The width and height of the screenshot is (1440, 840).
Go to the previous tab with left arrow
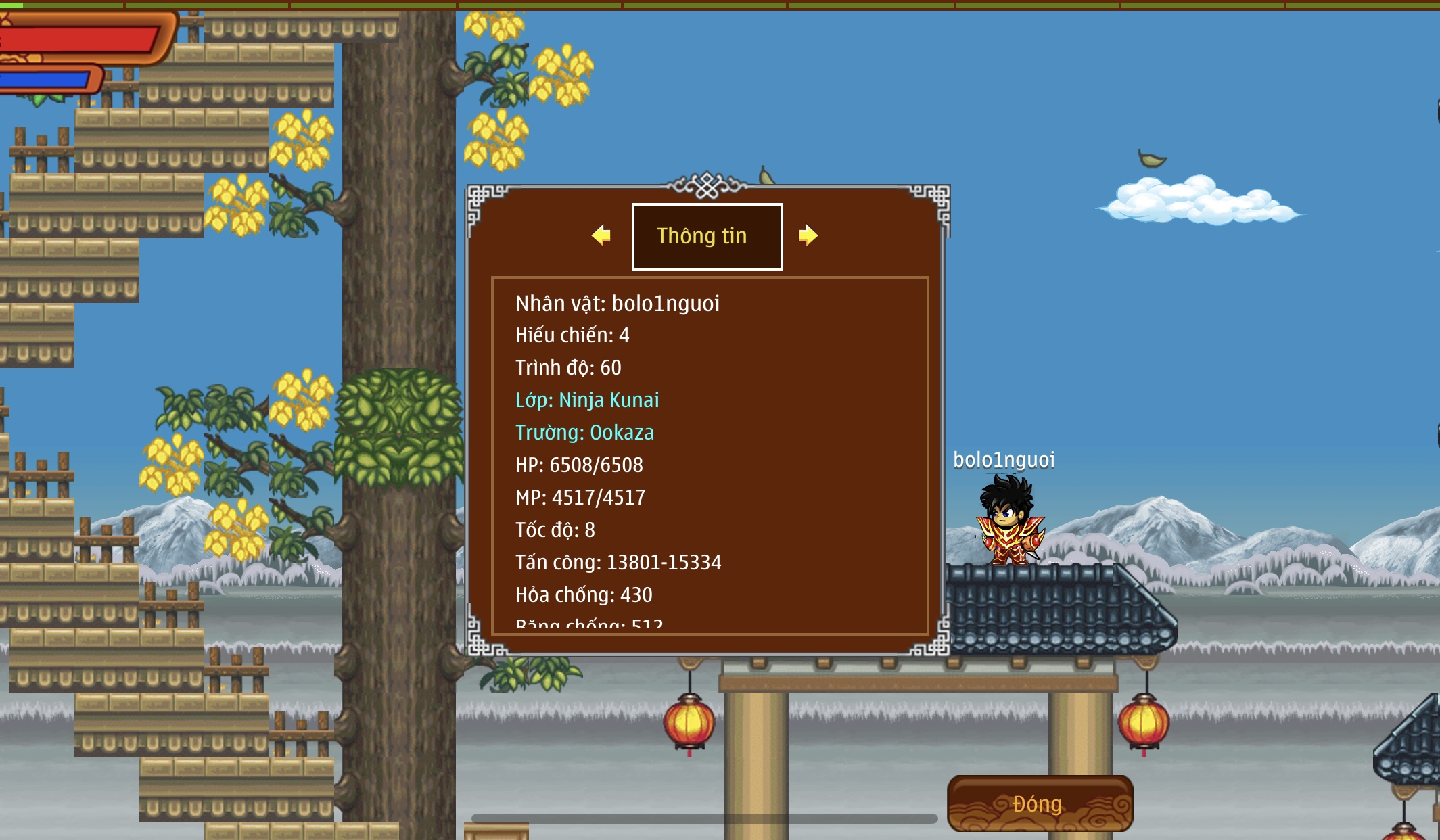(601, 235)
